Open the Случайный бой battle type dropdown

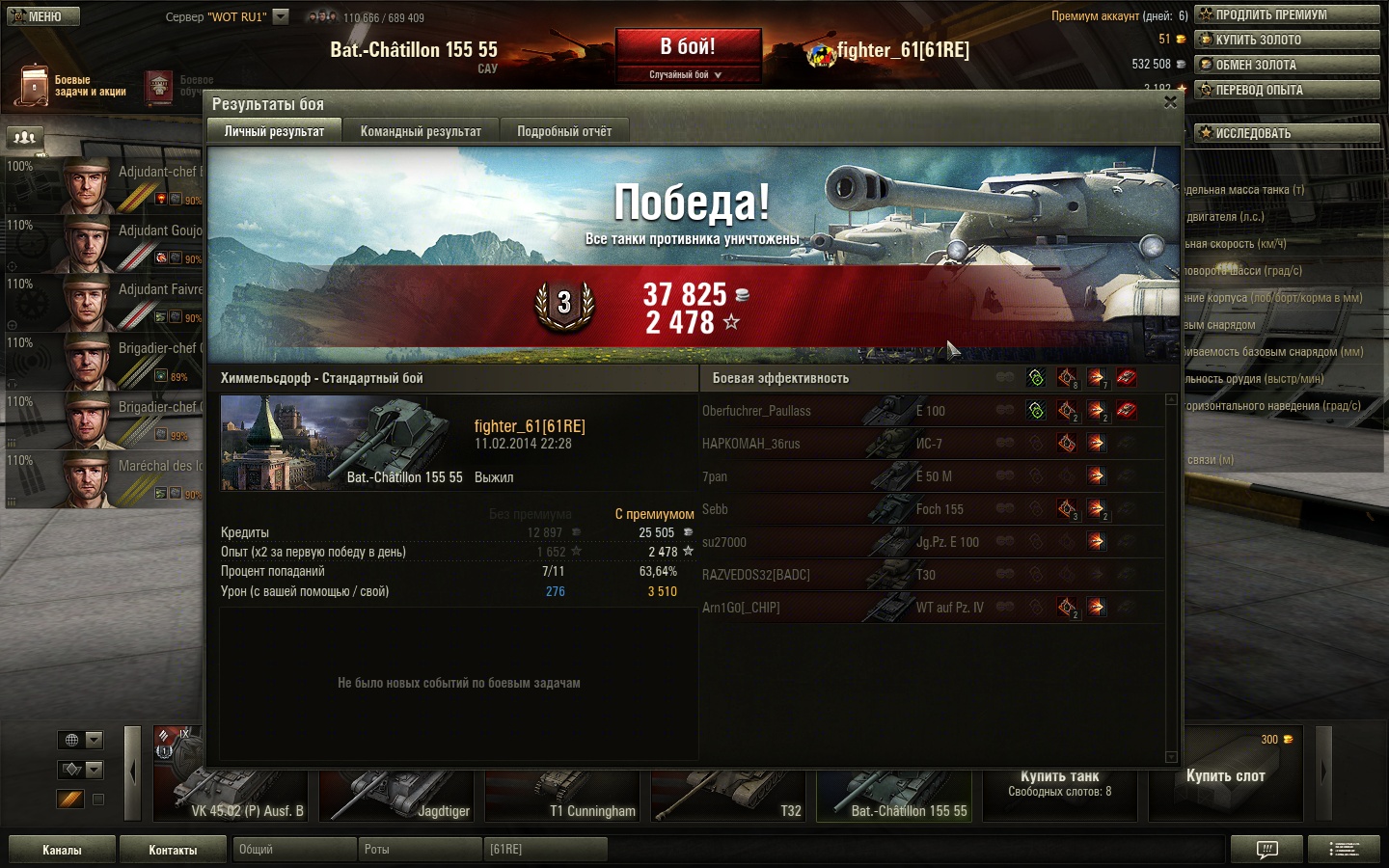coord(686,74)
